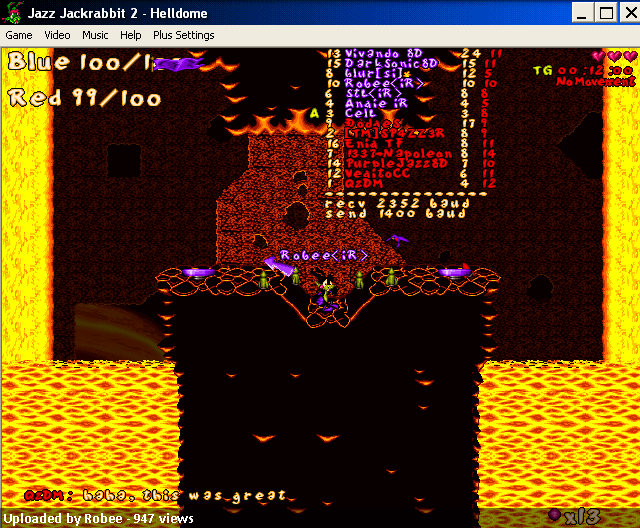This screenshot has width=640, height=528.
Task: Open the Video menu
Action: (57, 35)
